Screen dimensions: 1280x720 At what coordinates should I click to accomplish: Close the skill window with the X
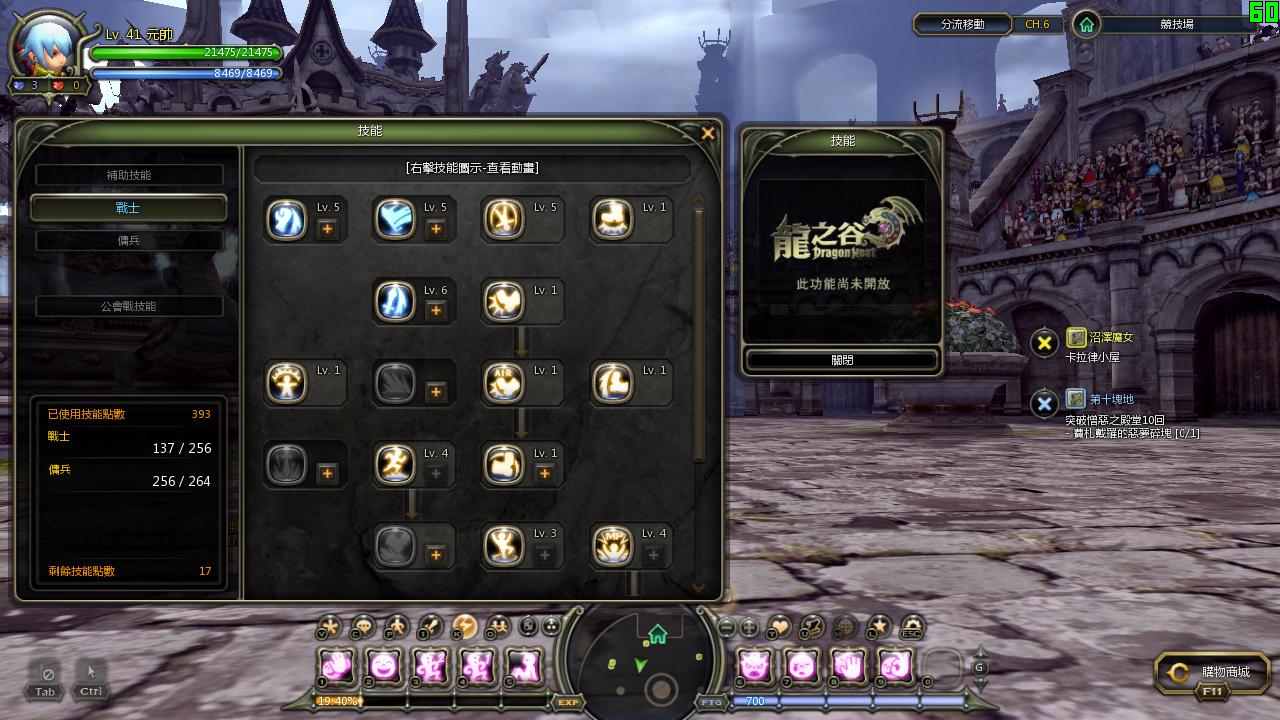pyautogui.click(x=708, y=133)
